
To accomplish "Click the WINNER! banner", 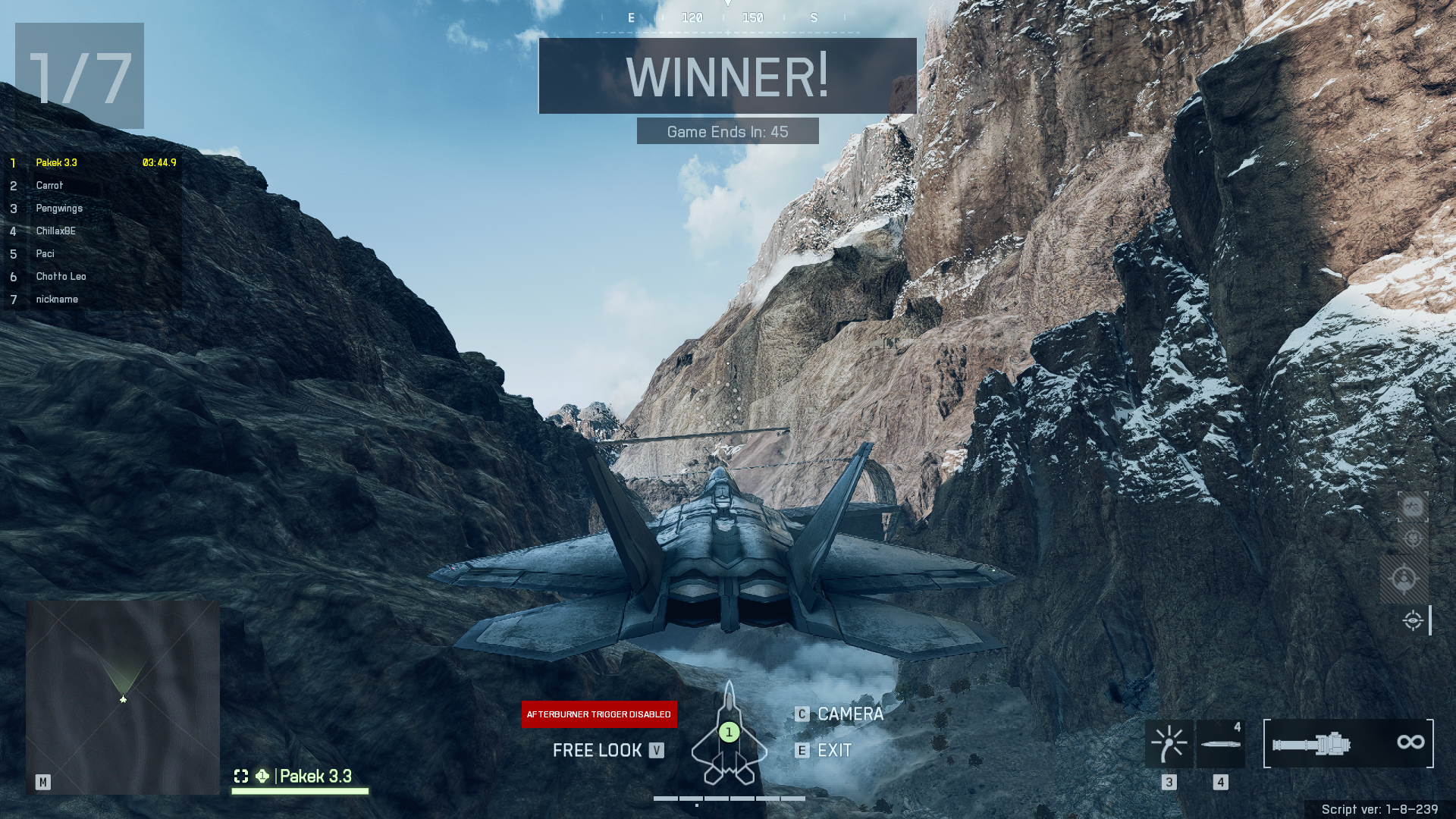I will [x=727, y=76].
